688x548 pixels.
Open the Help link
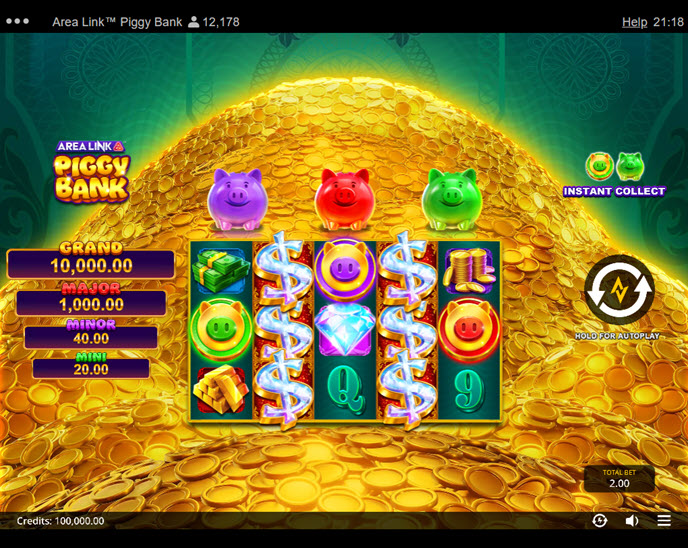click(x=634, y=22)
